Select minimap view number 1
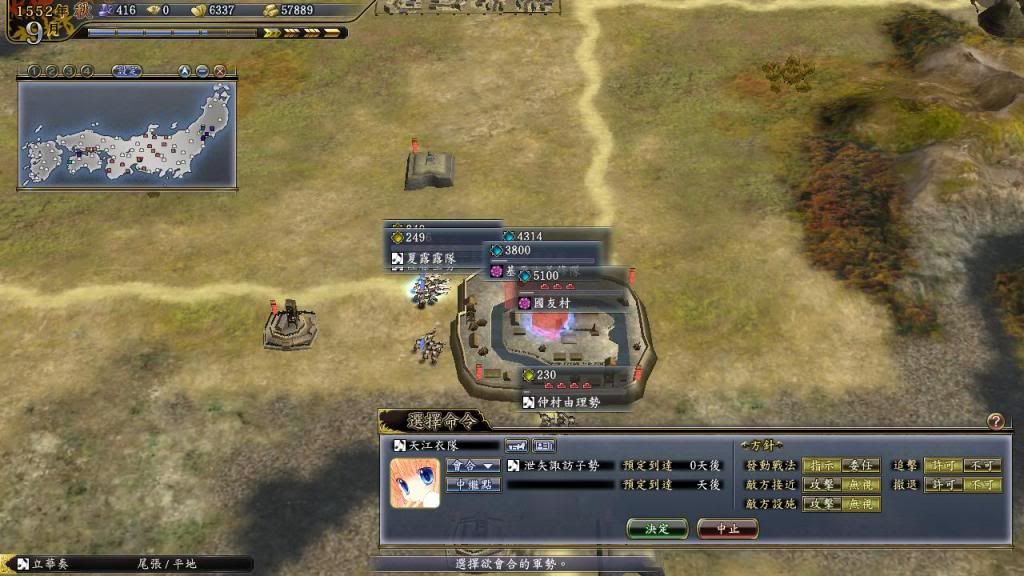The width and height of the screenshot is (1024, 576). (33, 71)
